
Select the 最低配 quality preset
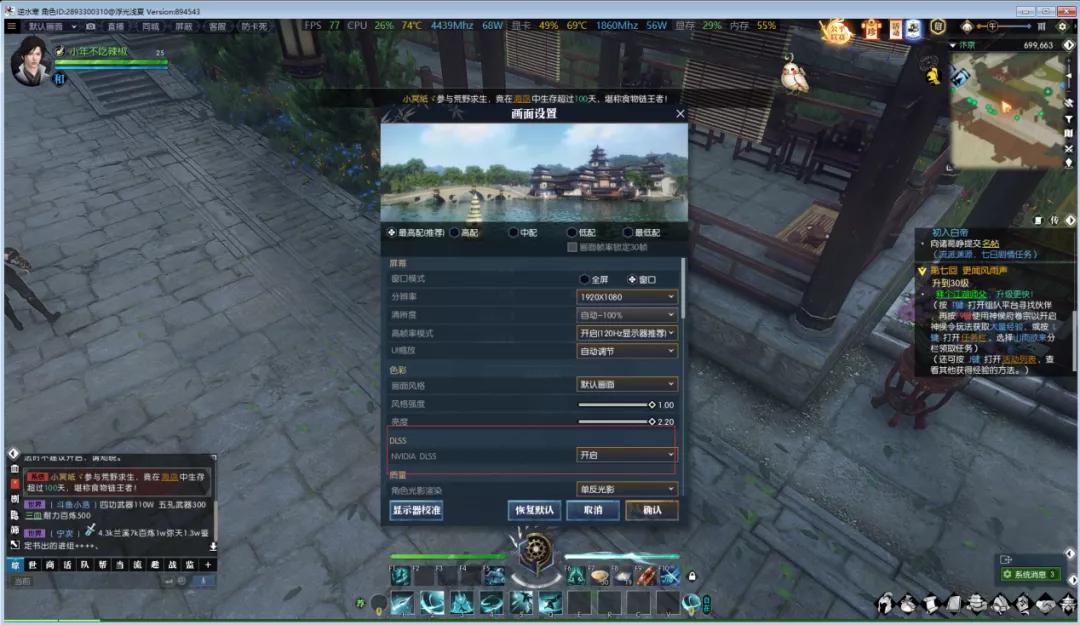click(627, 232)
